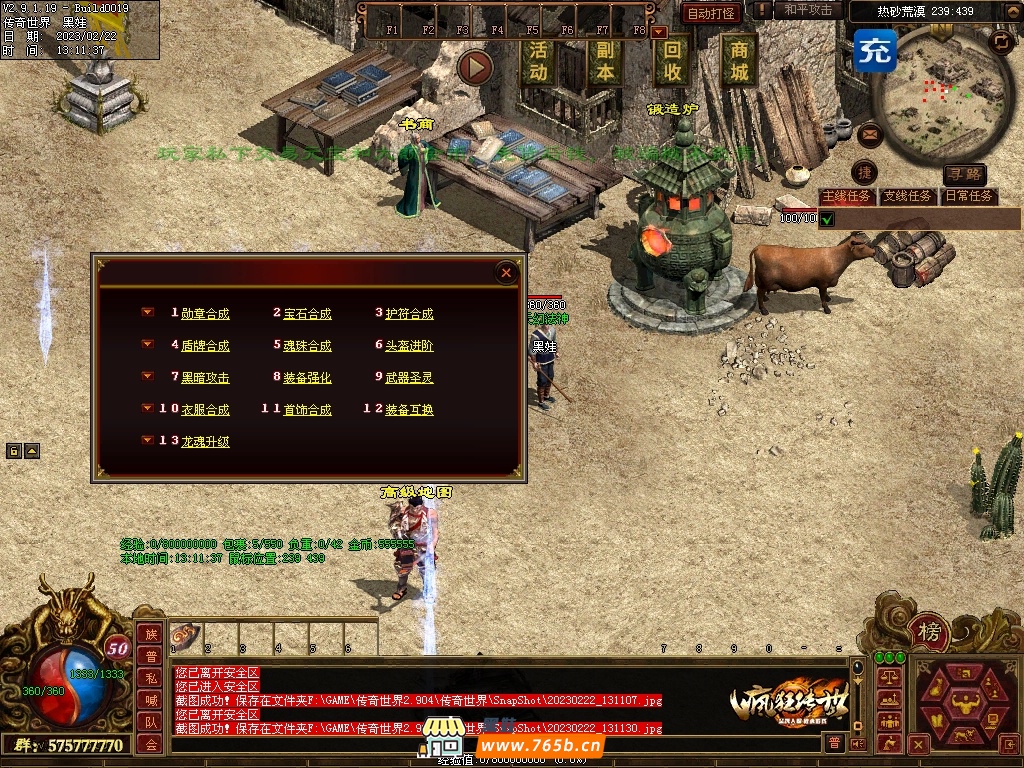The image size is (1024, 768).
Task: Choose 装备互换 equipment exchange
Action: [x=409, y=409]
